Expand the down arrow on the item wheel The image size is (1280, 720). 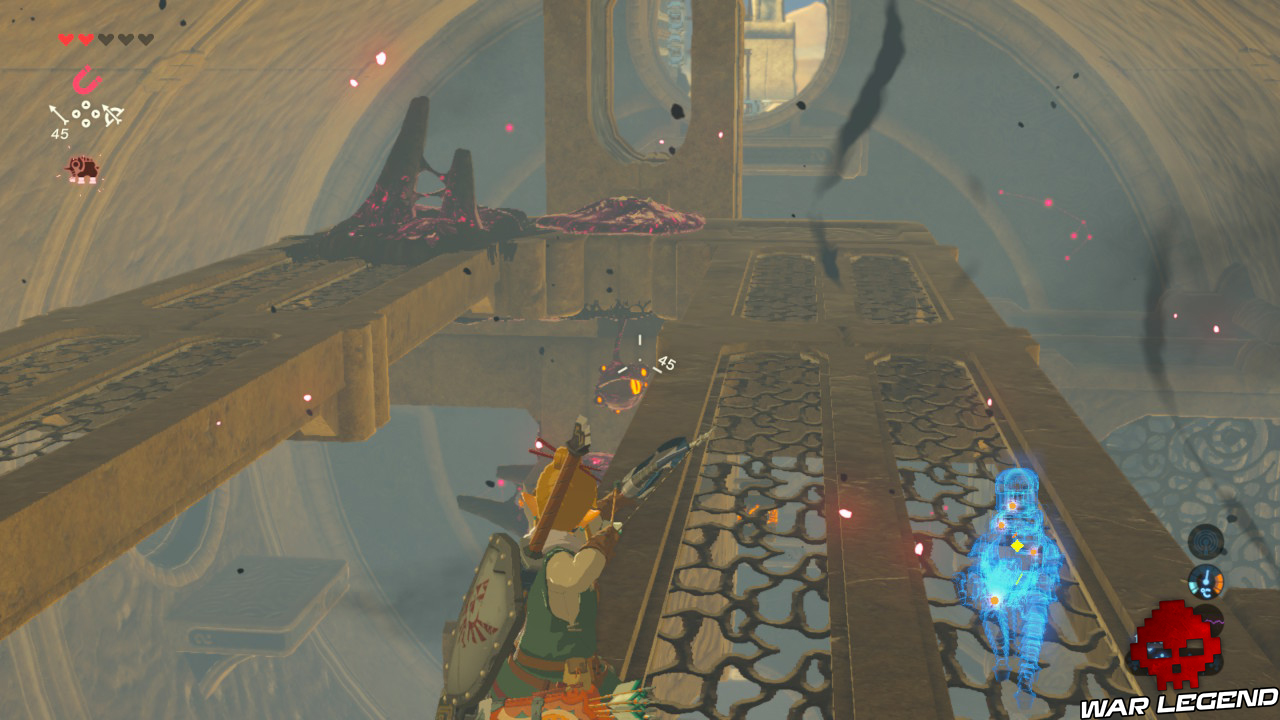[x=86, y=123]
